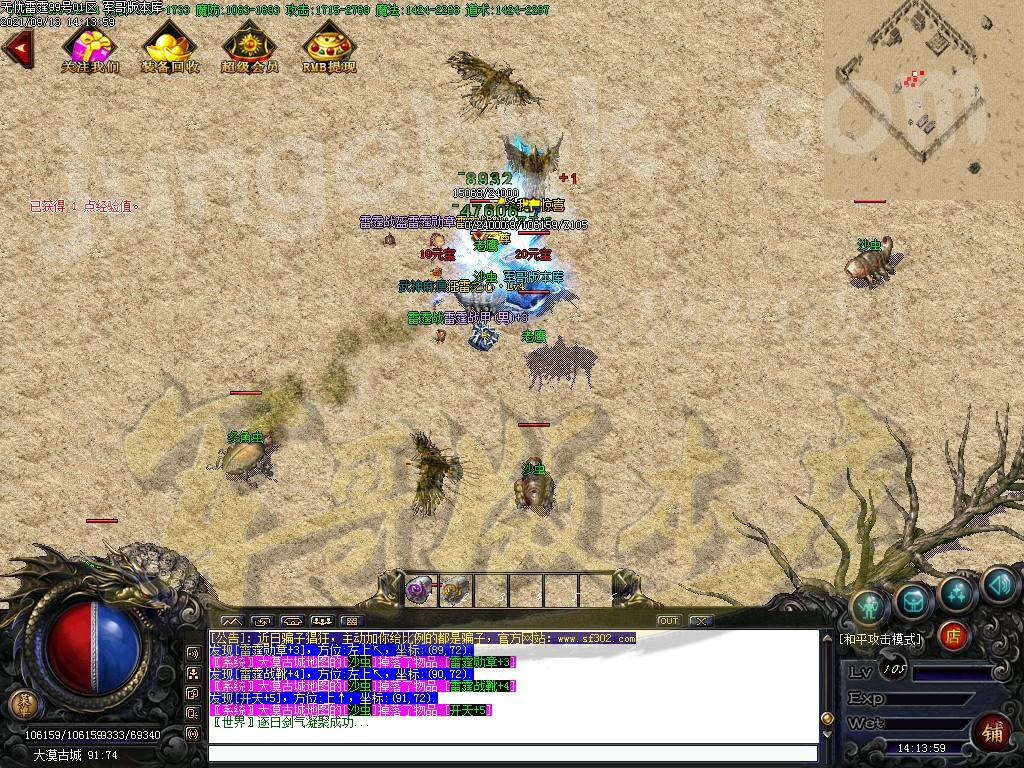Open the 超级会员 super member panel
Viewport: 1024px width, 768px height.
click(249, 47)
